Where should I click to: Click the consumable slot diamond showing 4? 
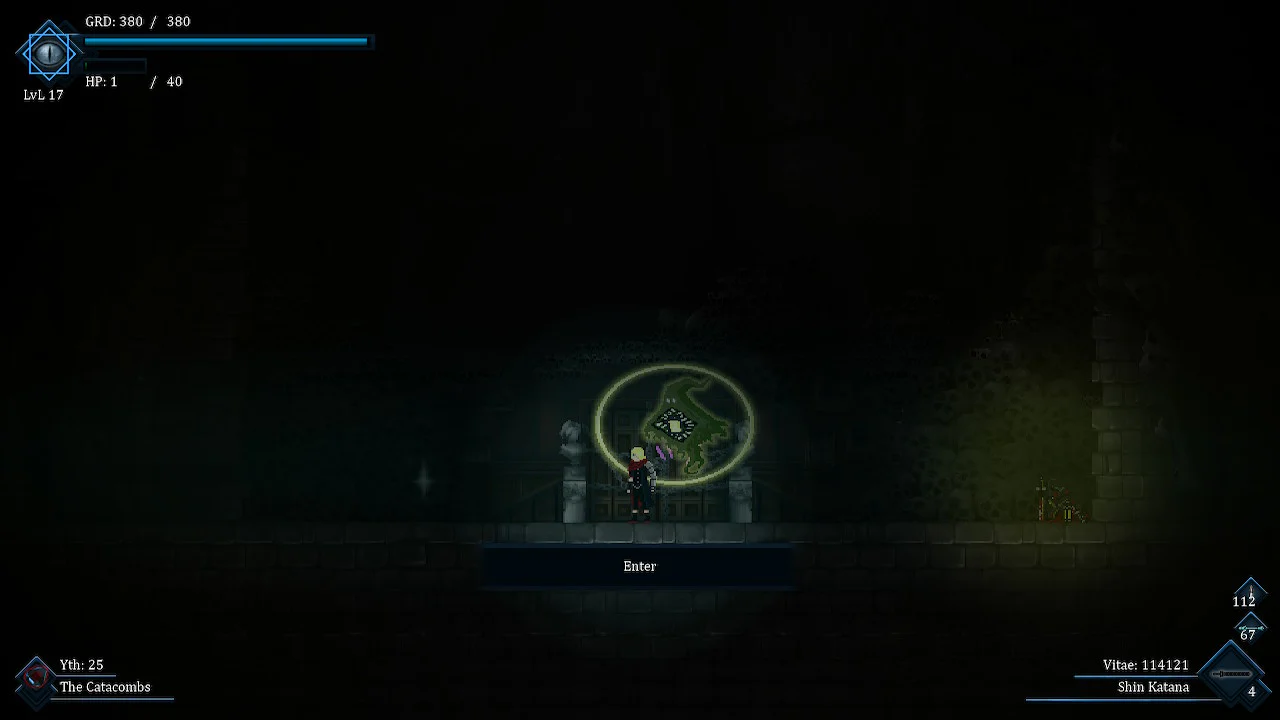(x=1252, y=690)
